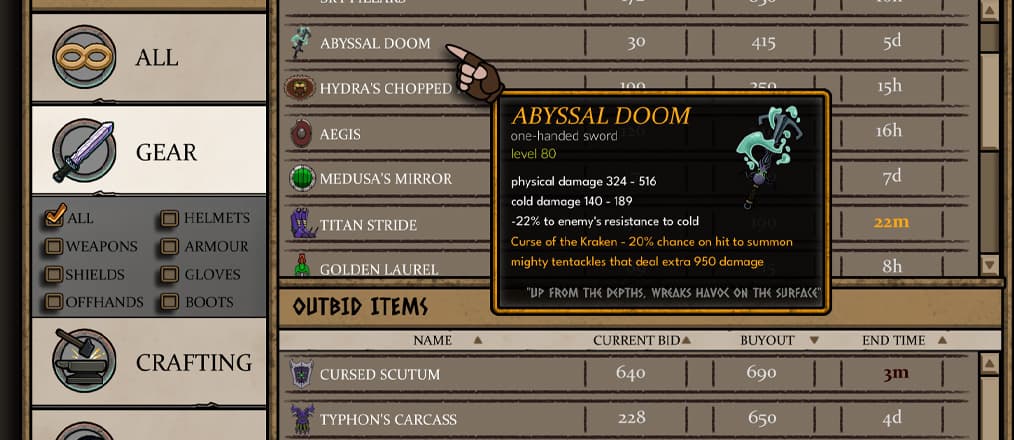Switch to the CRAFTING category
This screenshot has width=1014, height=440.
pos(148,362)
